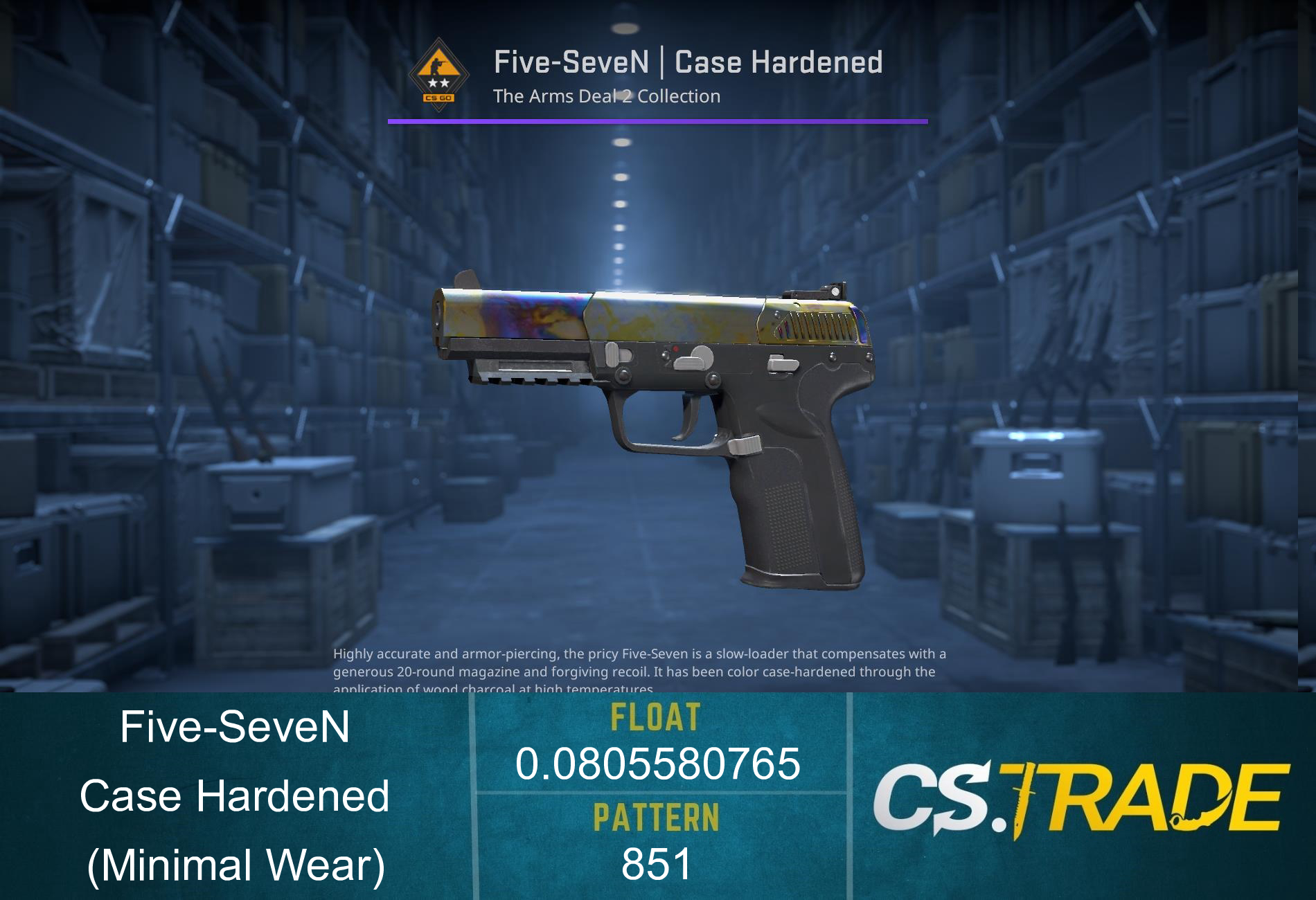Select the Five-SeveN Case Hardened title
Image resolution: width=1316 pixels, height=900 pixels.
tap(689, 62)
